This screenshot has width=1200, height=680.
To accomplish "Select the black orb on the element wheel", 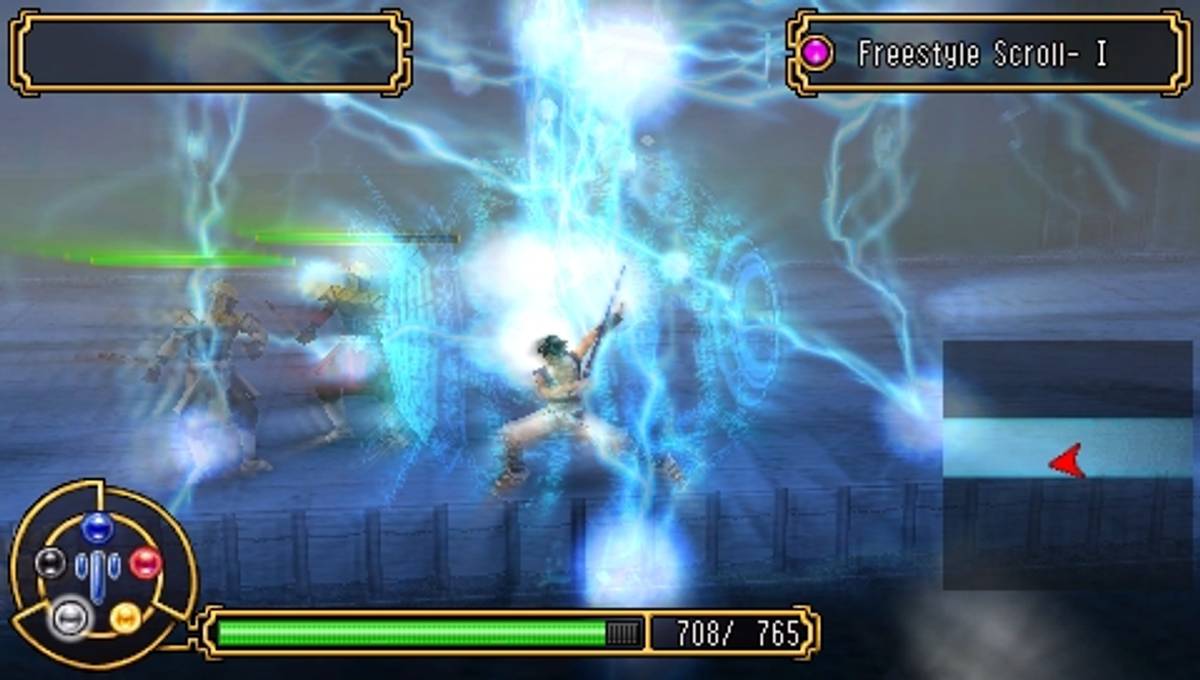I will 50,563.
